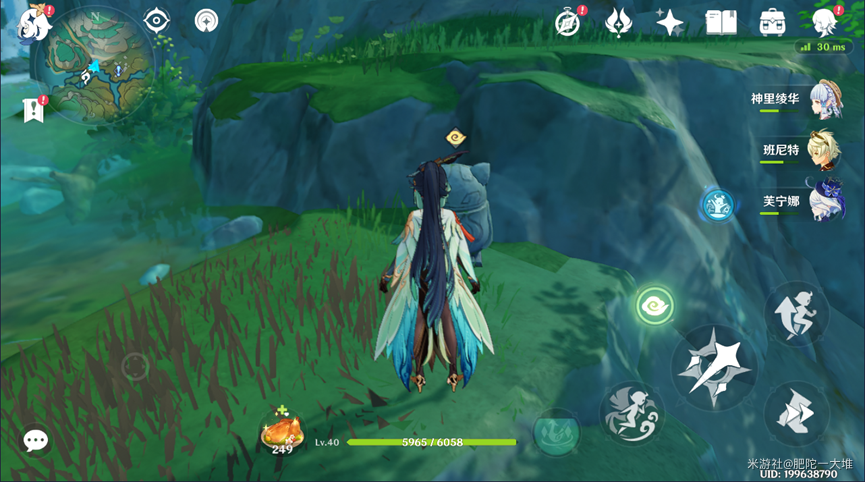This screenshot has height=482, width=865.
Task: Open the backpack inventory
Action: point(772,22)
